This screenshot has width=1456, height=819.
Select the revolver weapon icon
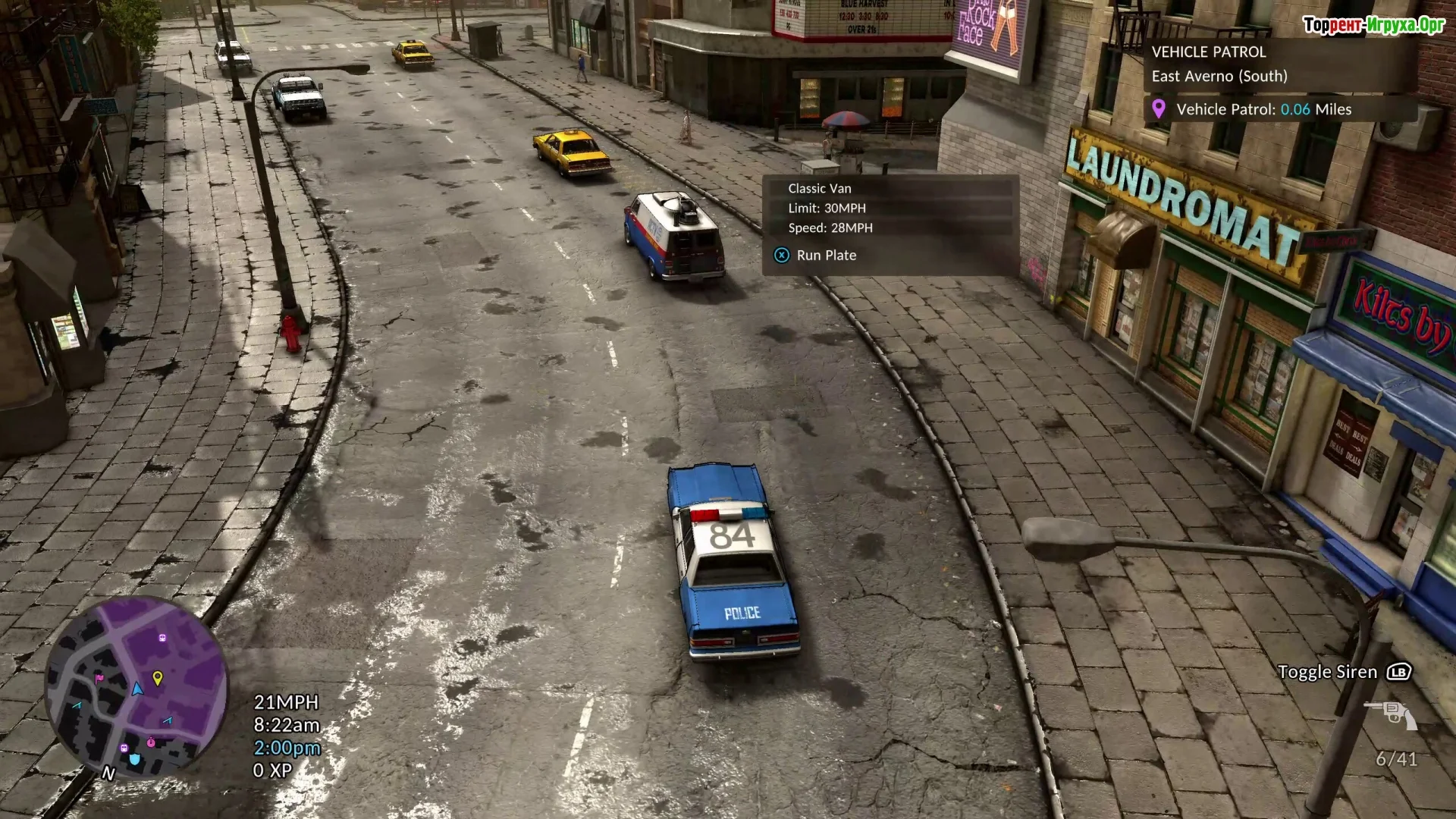point(1391,714)
